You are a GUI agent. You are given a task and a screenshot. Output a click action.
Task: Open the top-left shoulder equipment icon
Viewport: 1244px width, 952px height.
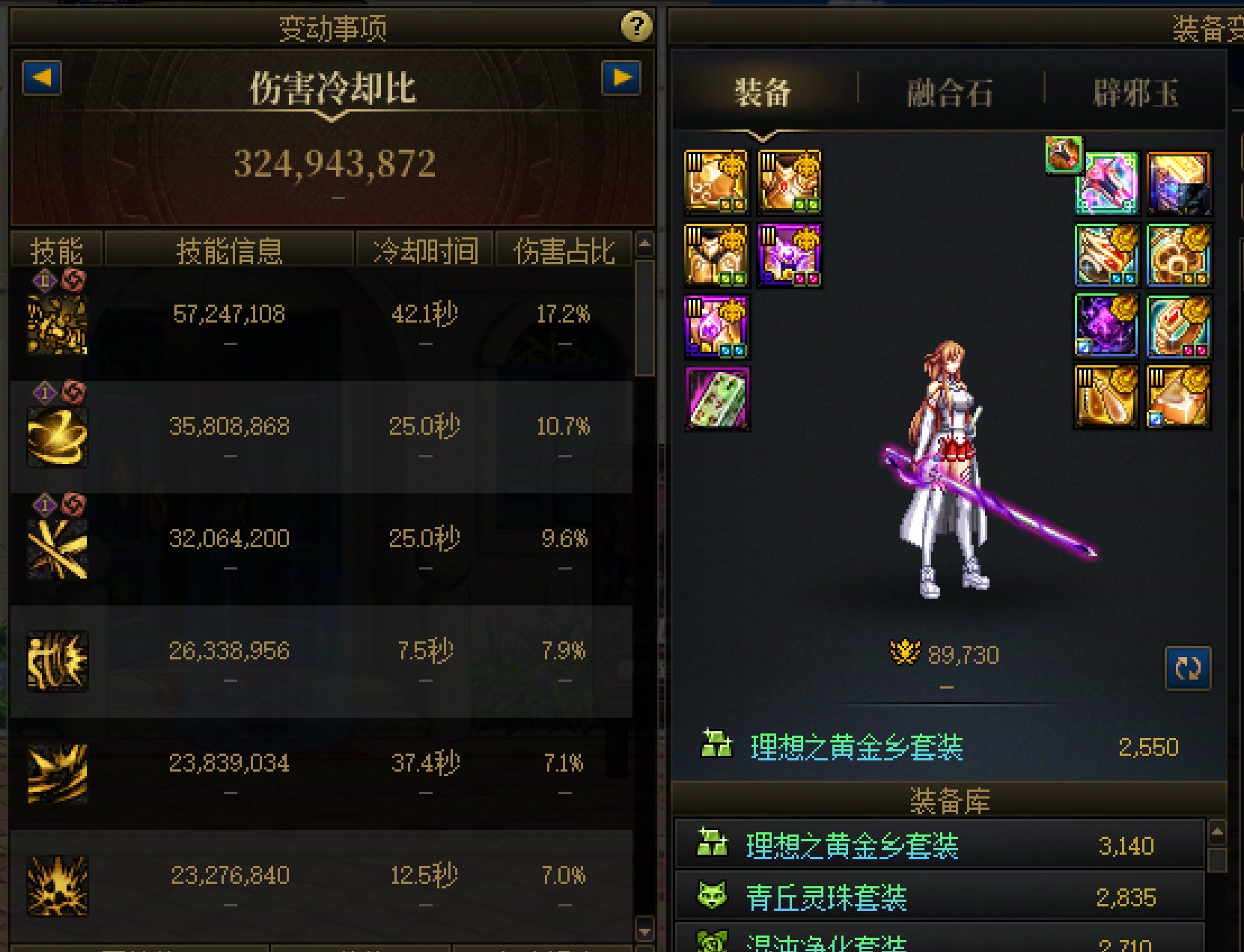(716, 181)
